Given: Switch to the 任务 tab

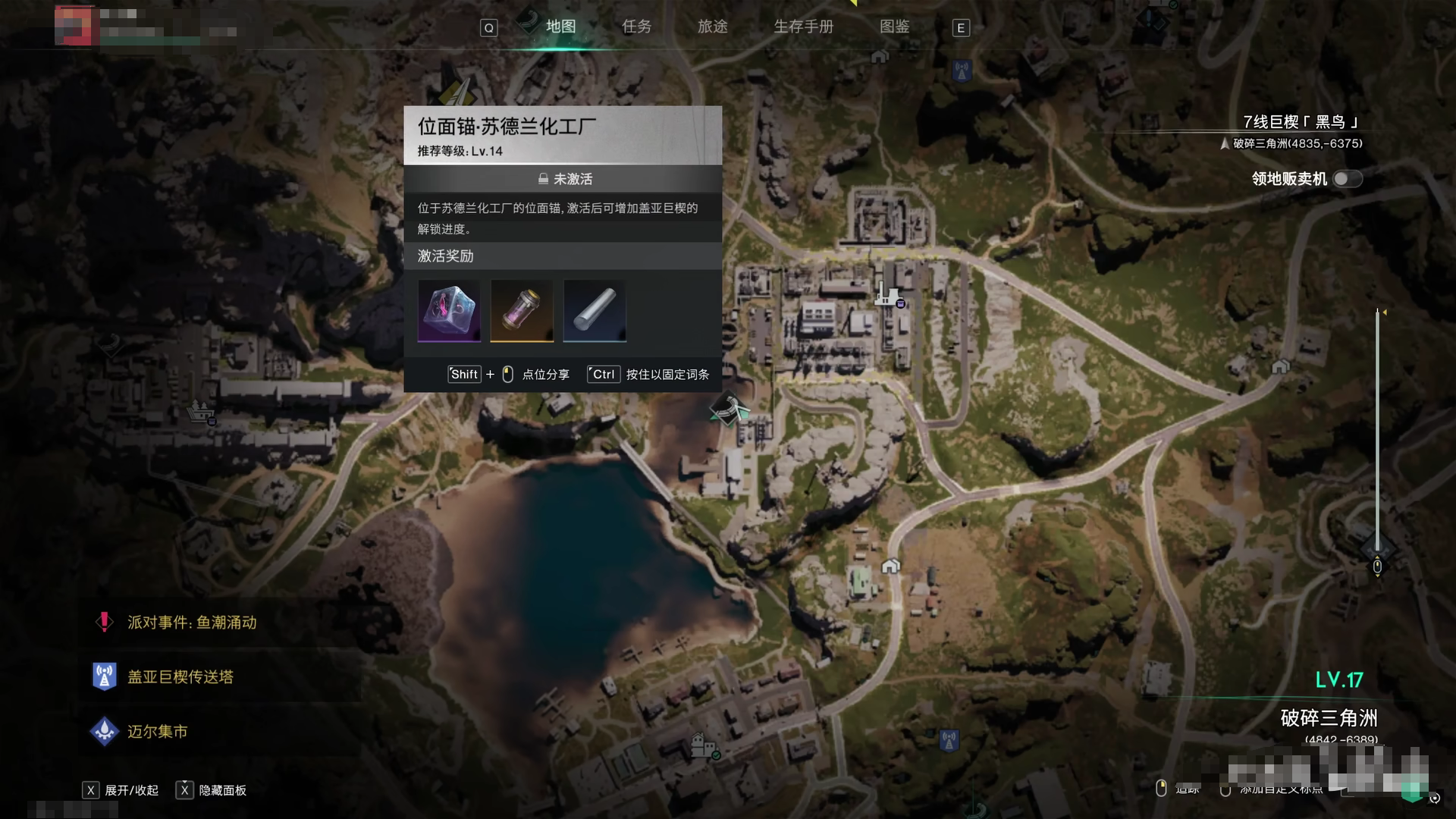Looking at the screenshot, I should coord(636,27).
